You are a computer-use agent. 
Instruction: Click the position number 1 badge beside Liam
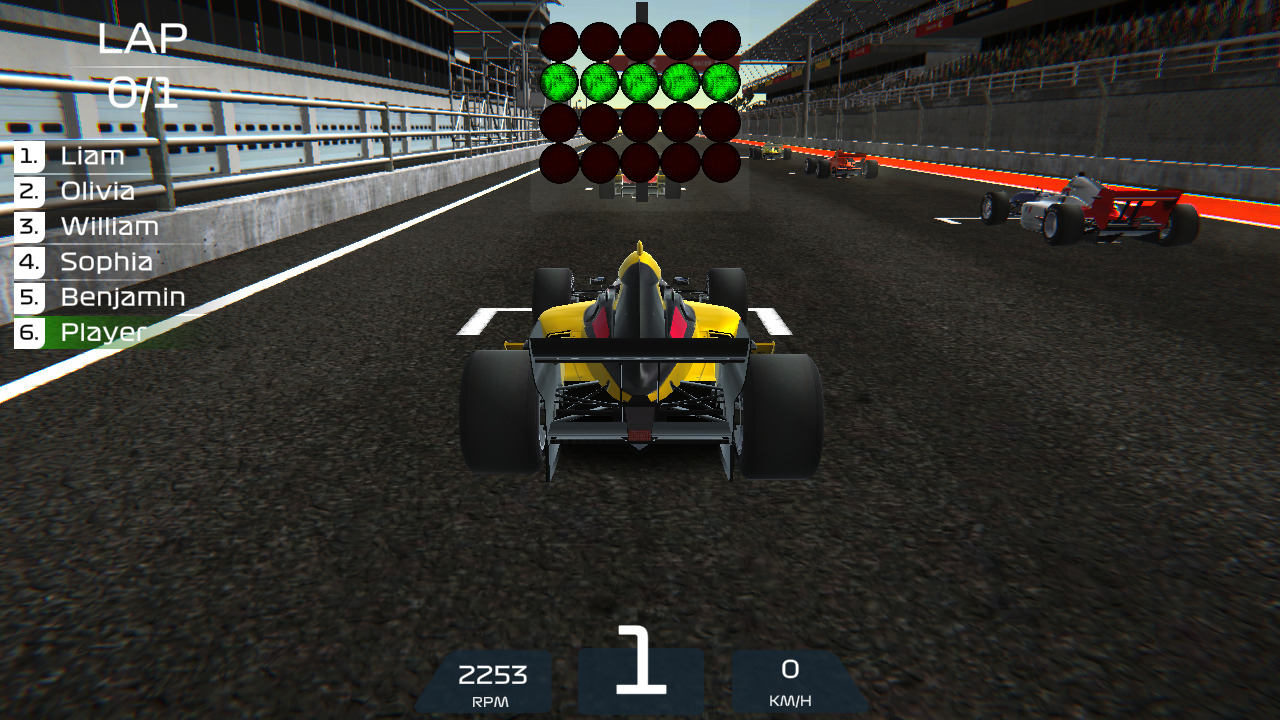pyautogui.click(x=27, y=156)
